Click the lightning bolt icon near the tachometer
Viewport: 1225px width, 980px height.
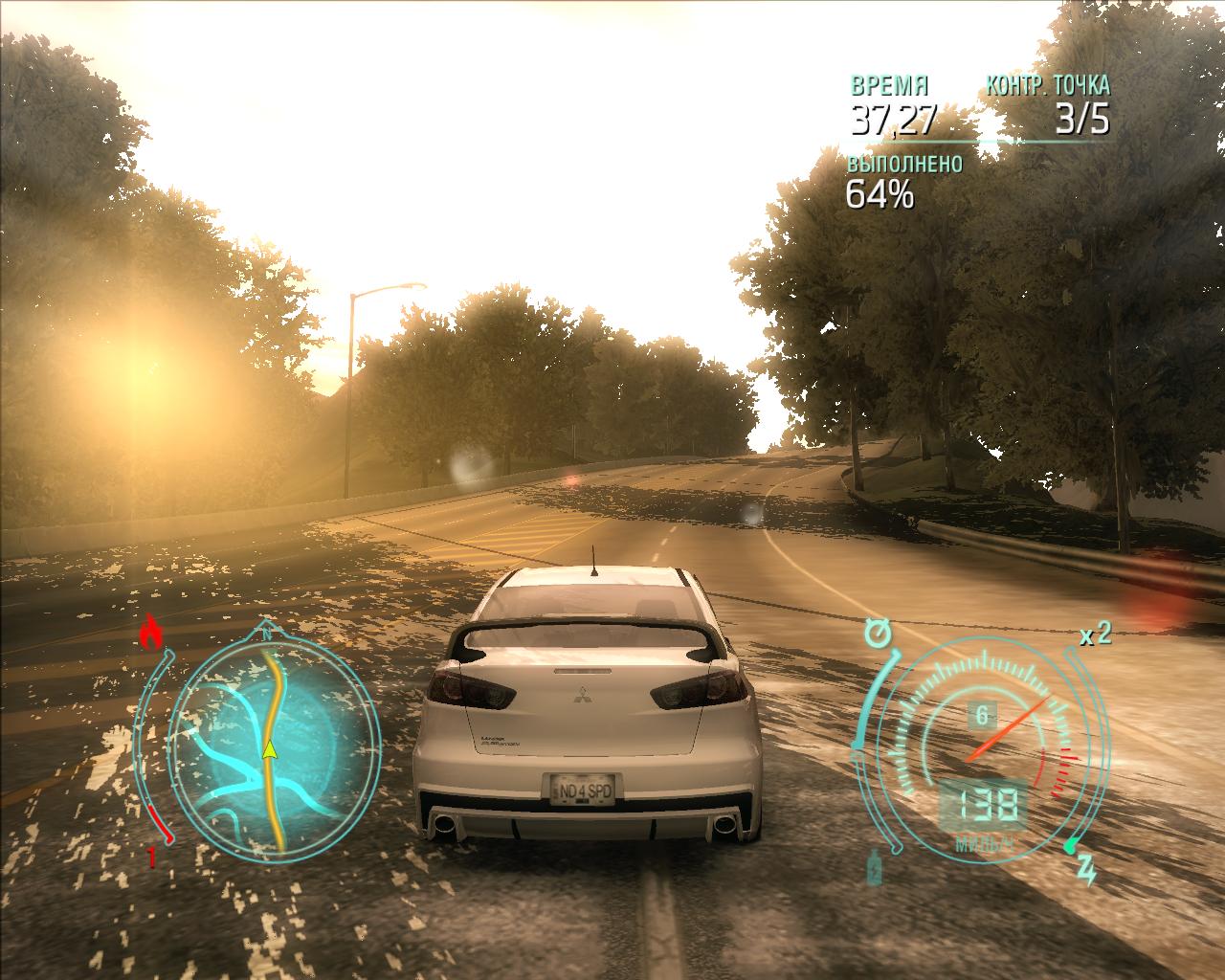tap(1085, 870)
